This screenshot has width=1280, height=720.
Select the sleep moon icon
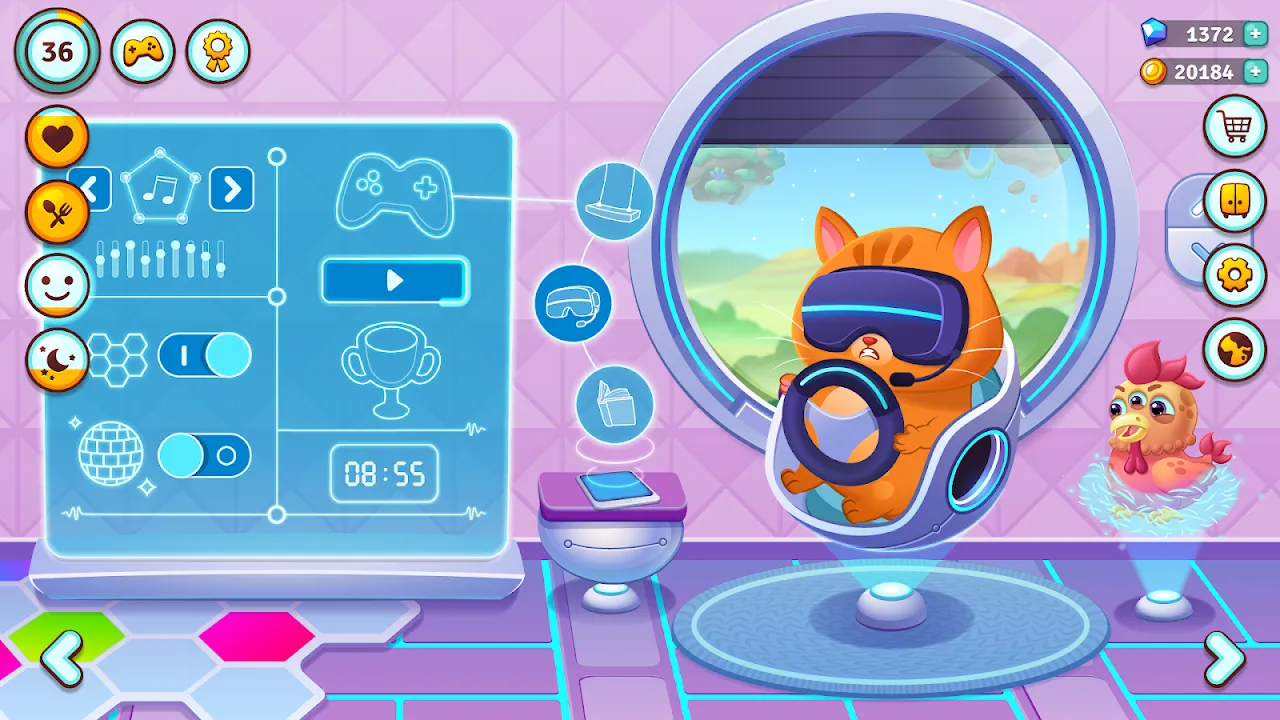point(57,358)
